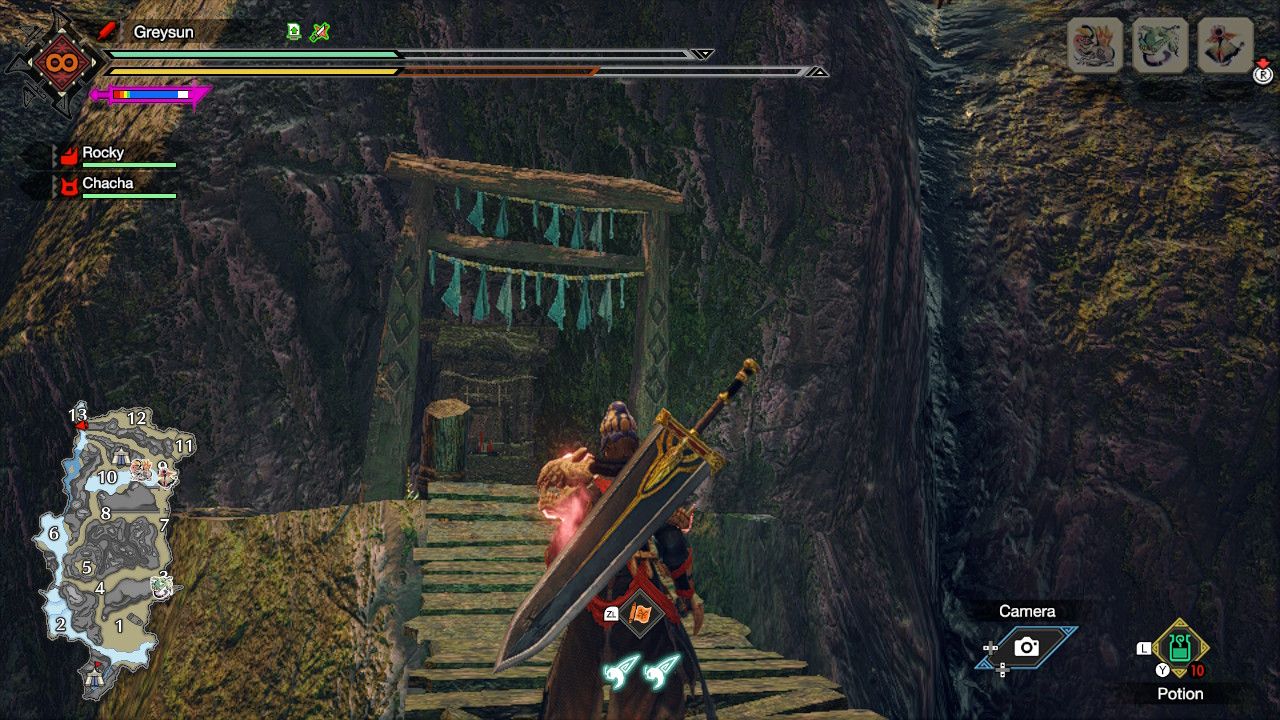Click the tent icon on the minimap camp
Screen dimensions: 1280x720
pyautogui.click(x=120, y=457)
